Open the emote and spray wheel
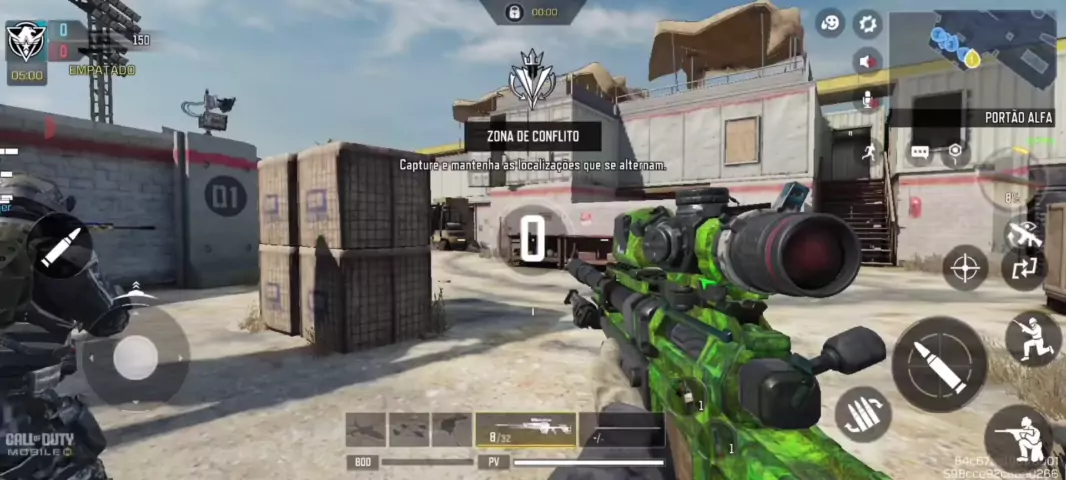The image size is (1066, 480). click(x=829, y=22)
